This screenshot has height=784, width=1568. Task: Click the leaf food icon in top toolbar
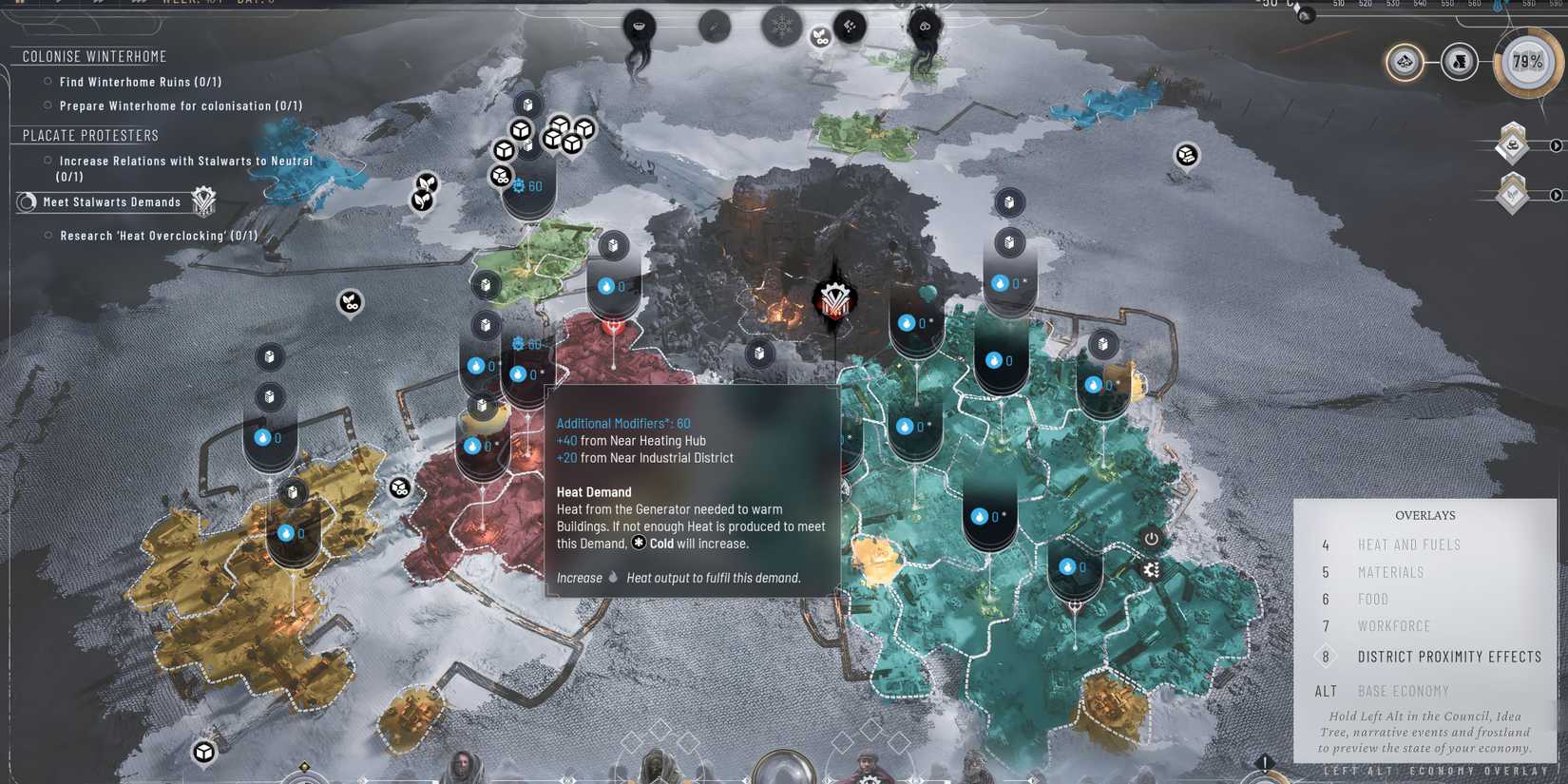819,38
